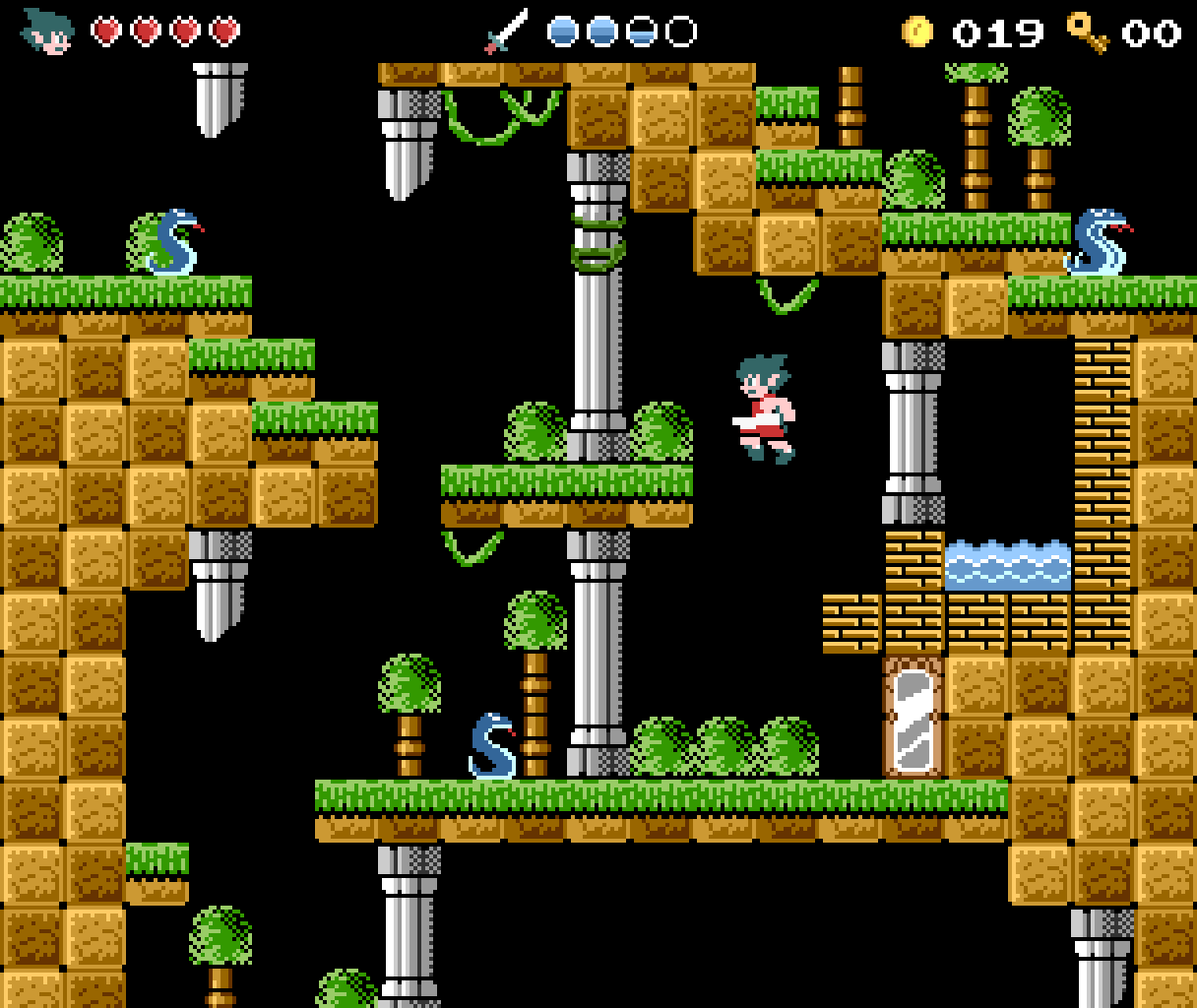1197x1008 pixels.
Task: Click the hero portrait icon
Action: (47, 31)
